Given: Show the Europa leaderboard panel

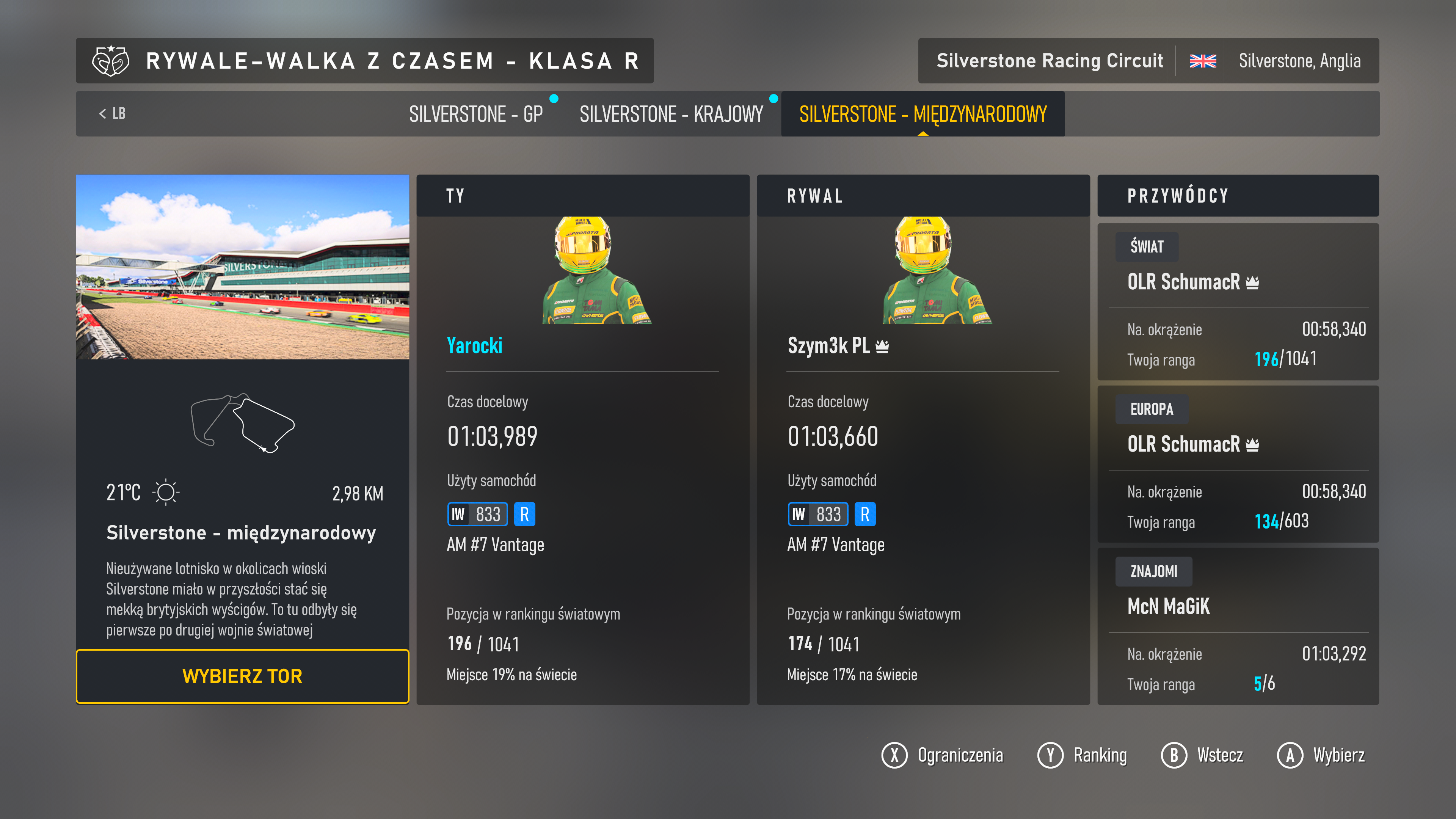Looking at the screenshot, I should click(x=1238, y=463).
